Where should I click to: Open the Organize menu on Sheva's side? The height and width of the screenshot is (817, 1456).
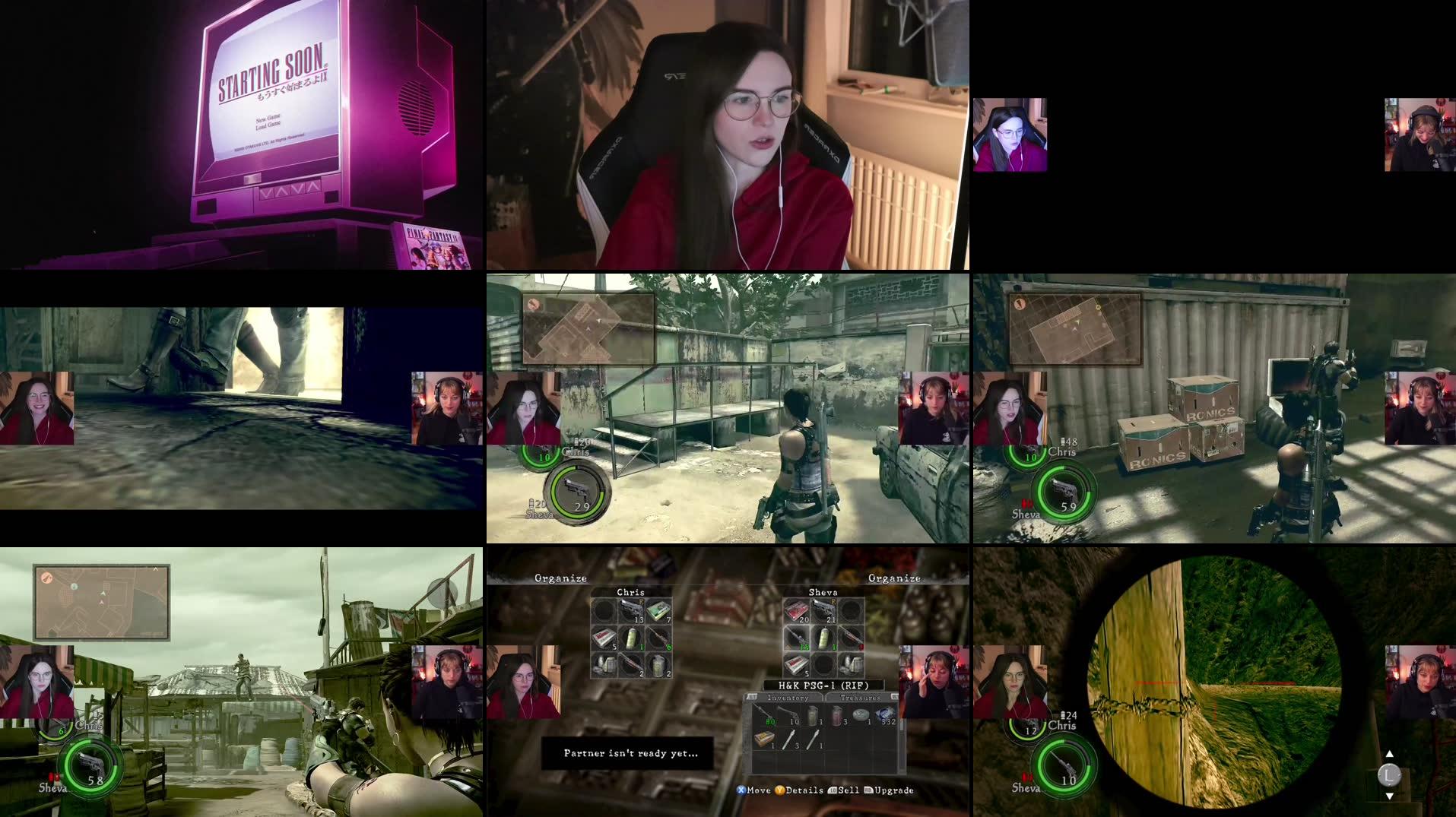pyautogui.click(x=895, y=578)
